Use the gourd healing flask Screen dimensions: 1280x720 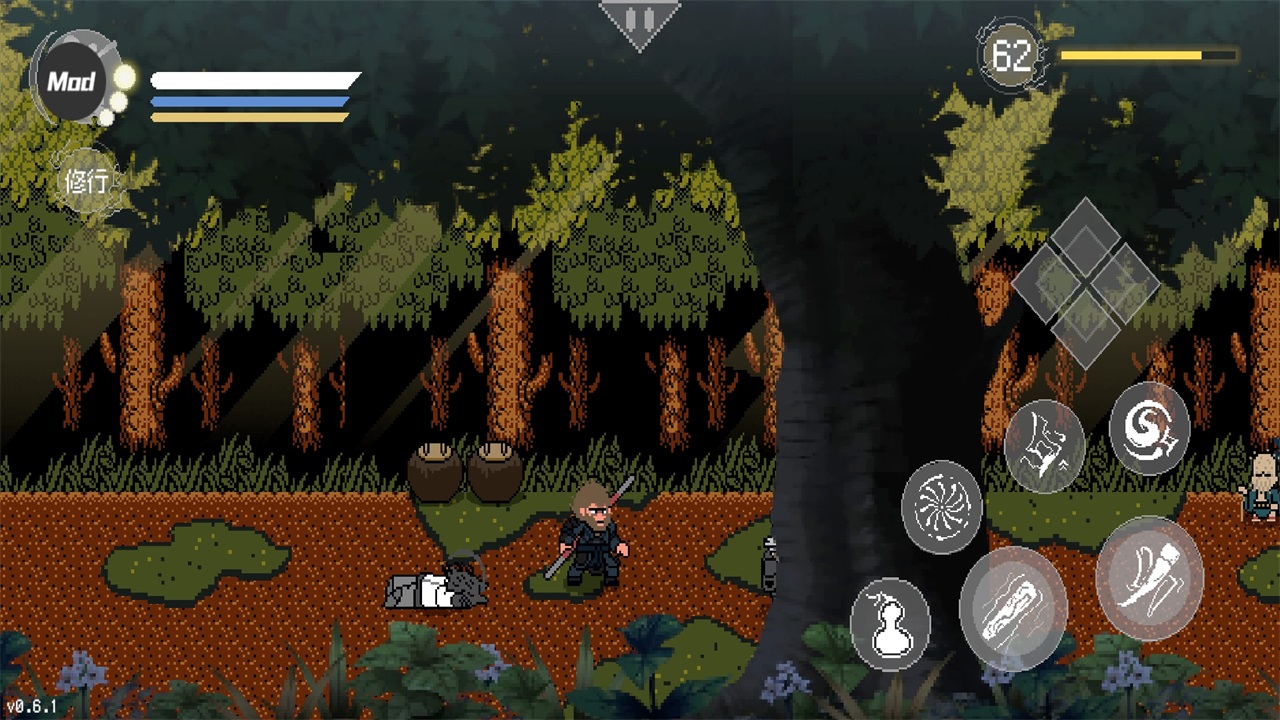point(890,624)
